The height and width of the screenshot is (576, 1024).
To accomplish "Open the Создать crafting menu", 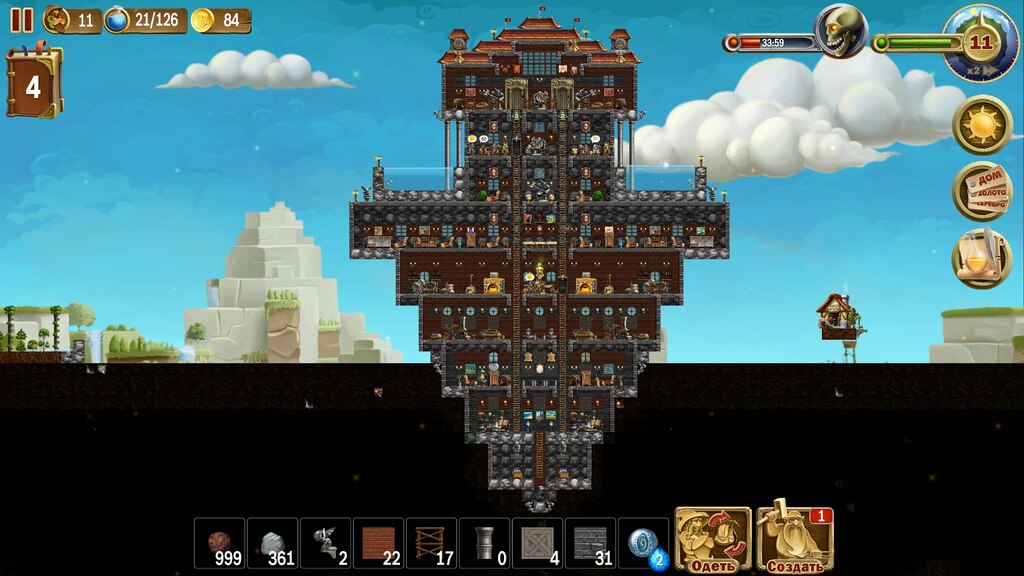I will point(794,540).
